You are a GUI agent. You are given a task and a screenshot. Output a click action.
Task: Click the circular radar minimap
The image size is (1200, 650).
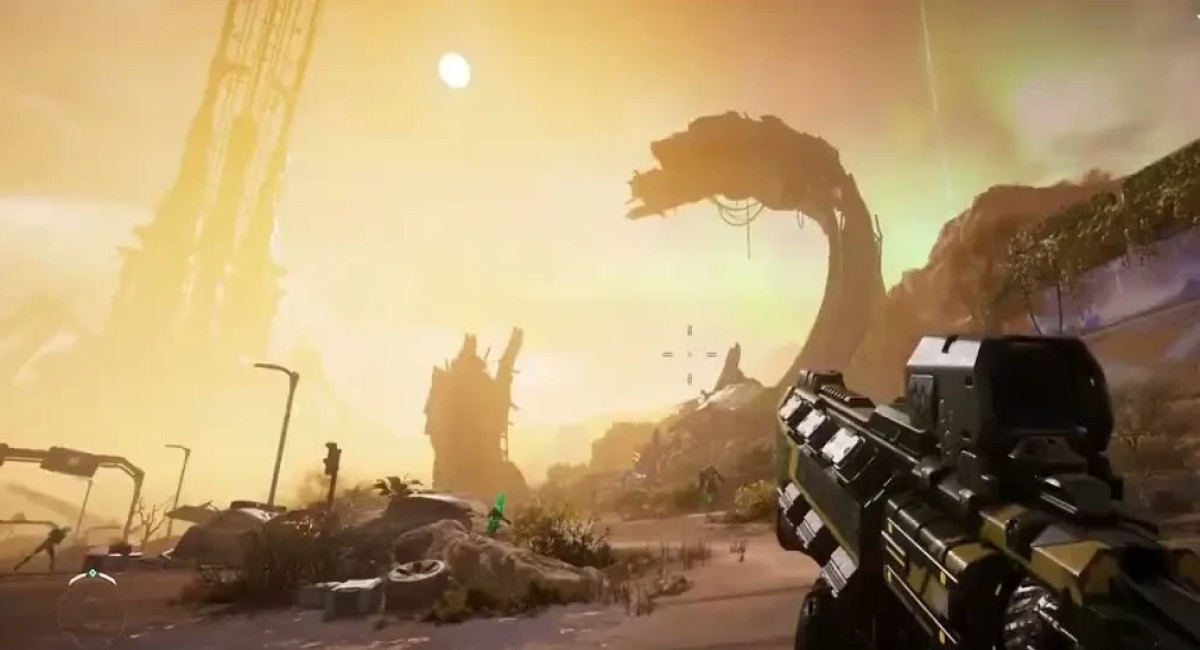(92, 606)
